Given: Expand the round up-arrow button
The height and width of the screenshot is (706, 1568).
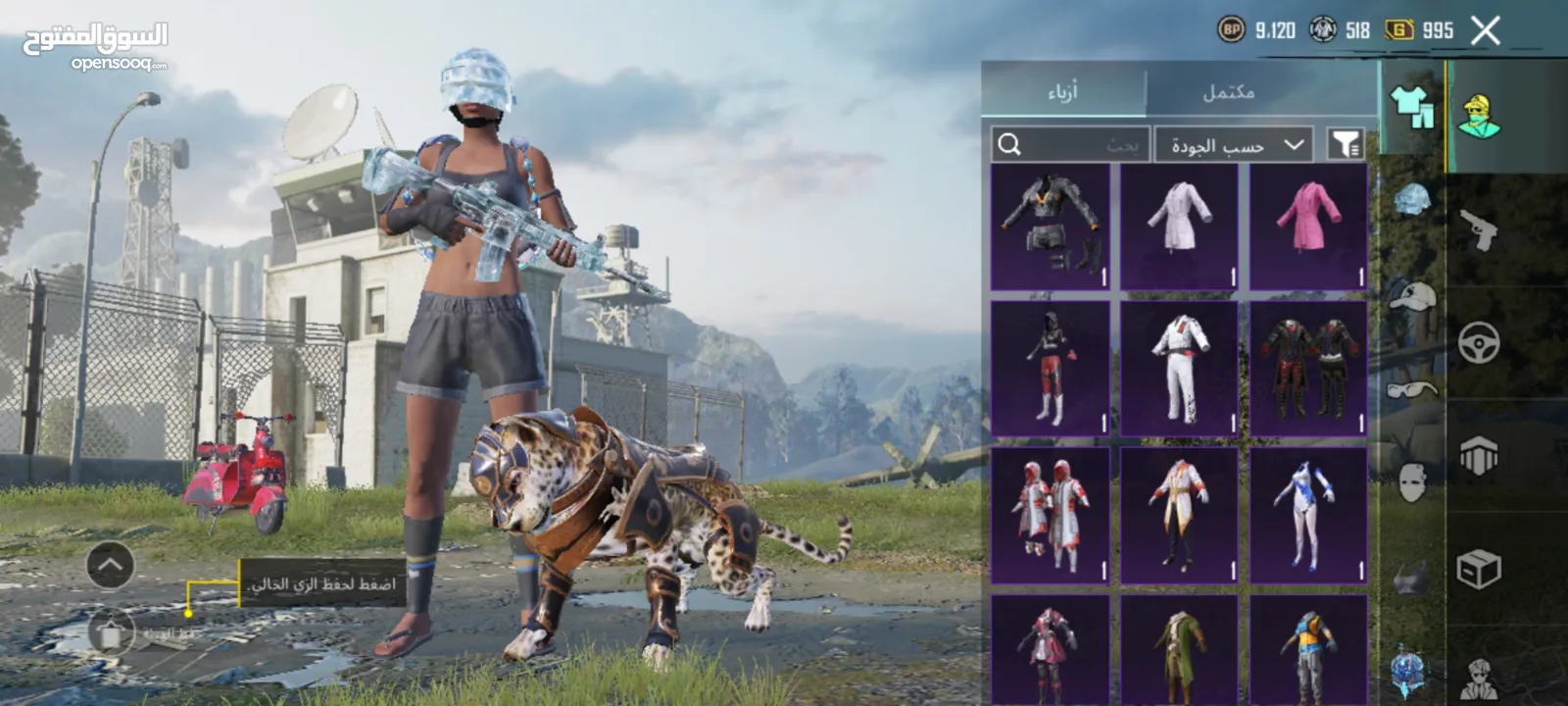Looking at the screenshot, I should click(x=111, y=566).
